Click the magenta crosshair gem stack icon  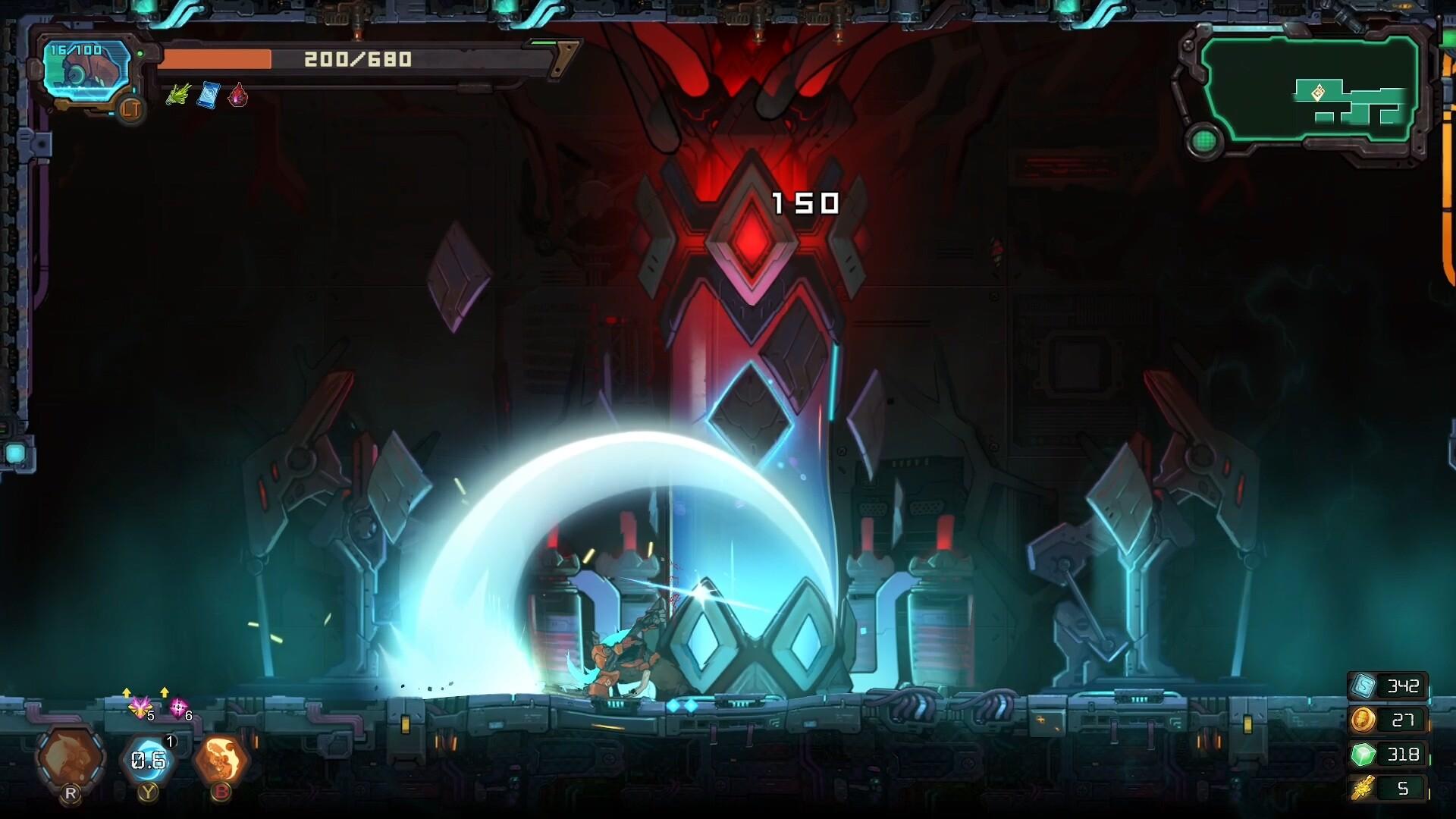pos(177,708)
